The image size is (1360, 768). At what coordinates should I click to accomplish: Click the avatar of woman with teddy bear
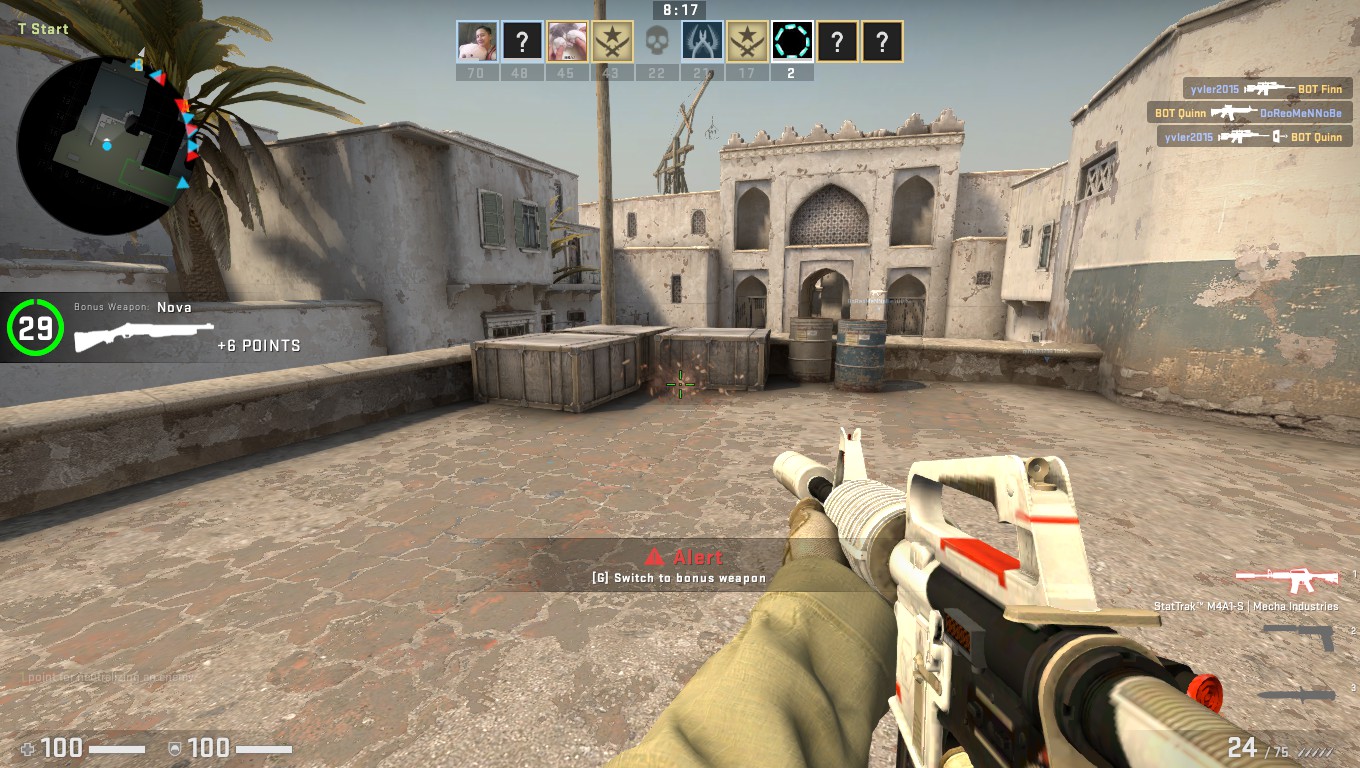pyautogui.click(x=477, y=42)
